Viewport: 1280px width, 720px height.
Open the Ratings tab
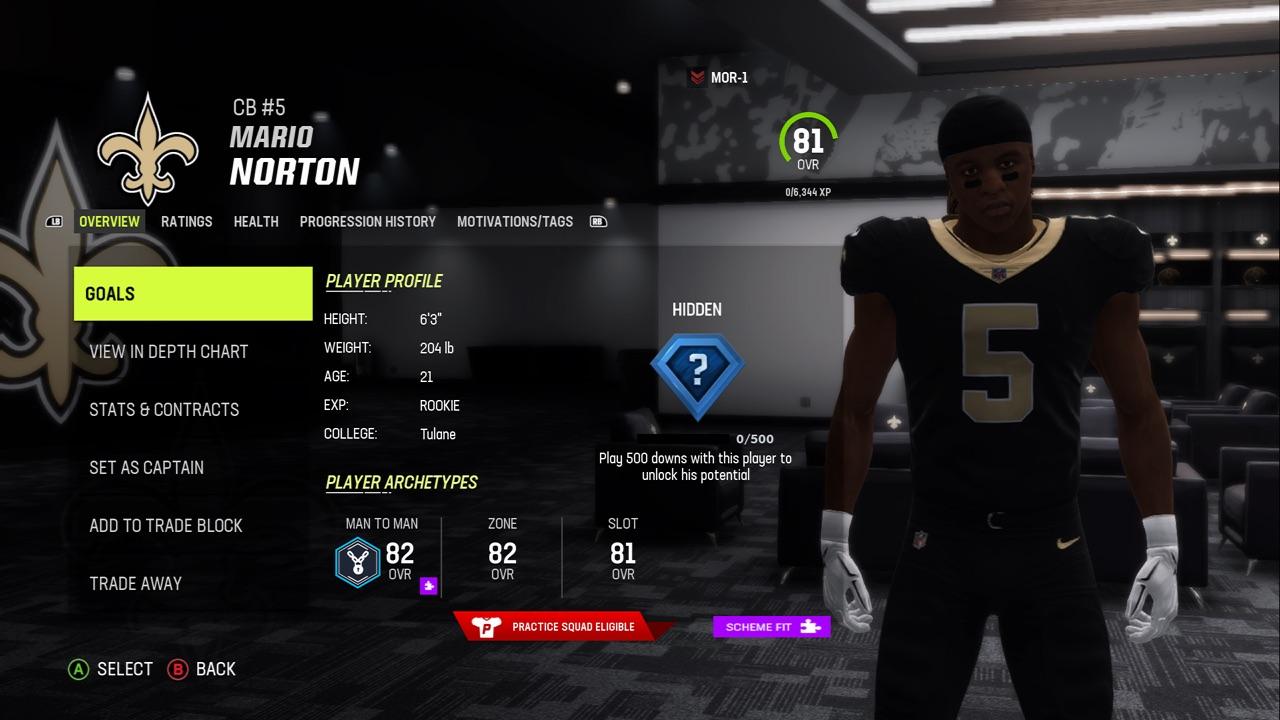186,221
